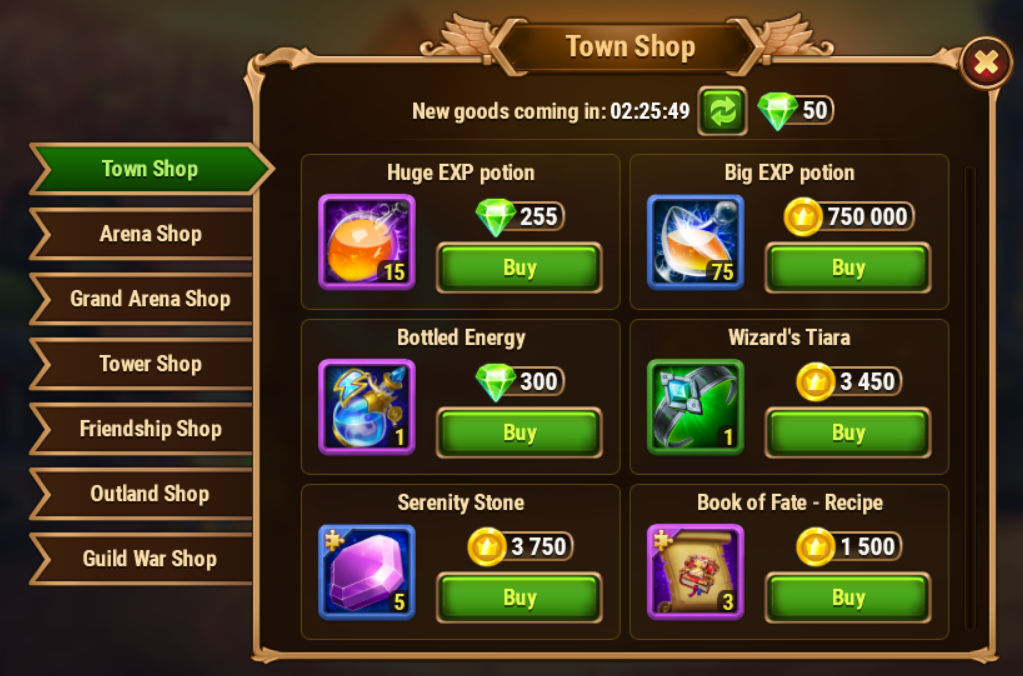Buy the Huge EXP potion for 255 emeralds
This screenshot has width=1023, height=676.
519,268
